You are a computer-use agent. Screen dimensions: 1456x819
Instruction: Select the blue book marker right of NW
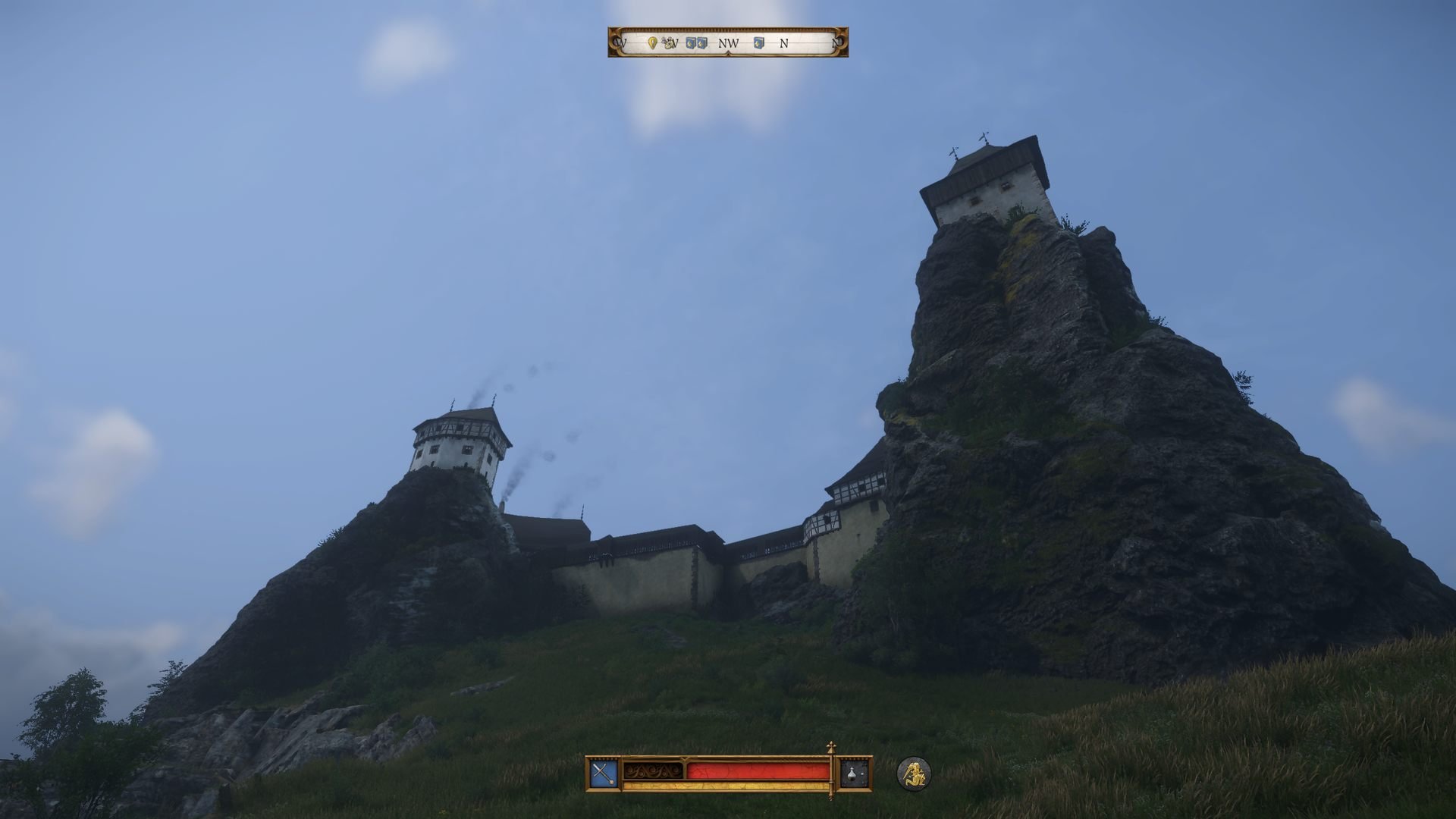click(758, 42)
